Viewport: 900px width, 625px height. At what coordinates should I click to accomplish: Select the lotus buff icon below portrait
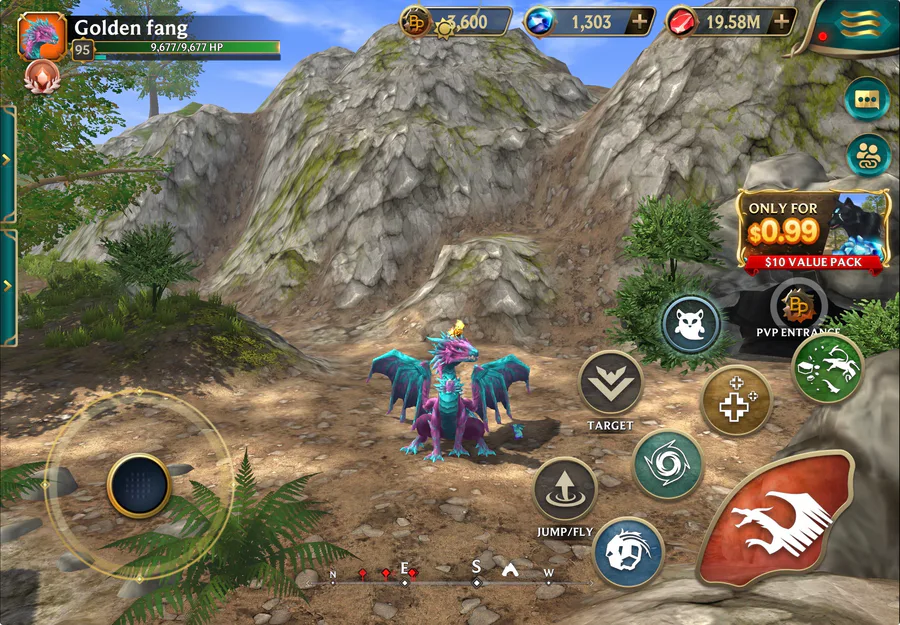coord(42,75)
